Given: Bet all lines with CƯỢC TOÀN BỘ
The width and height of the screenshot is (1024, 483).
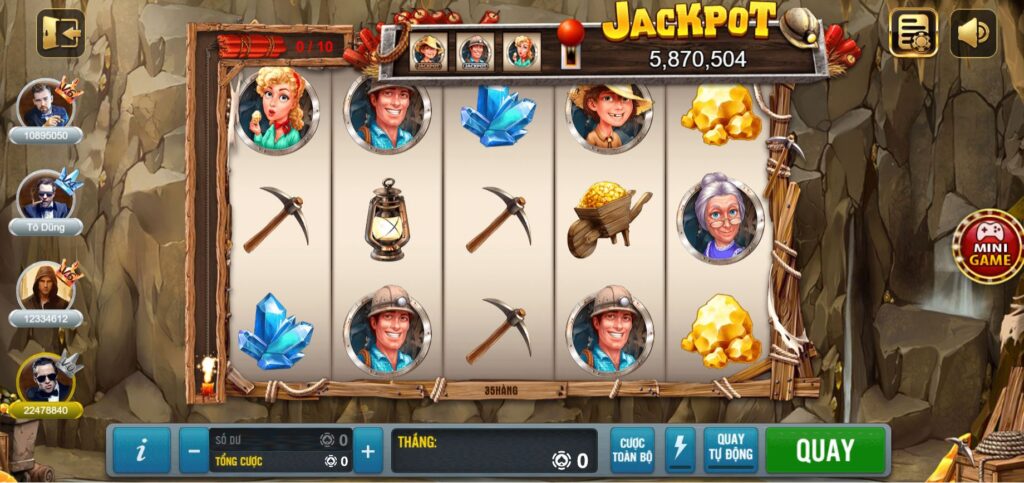Looking at the screenshot, I should tap(632, 450).
